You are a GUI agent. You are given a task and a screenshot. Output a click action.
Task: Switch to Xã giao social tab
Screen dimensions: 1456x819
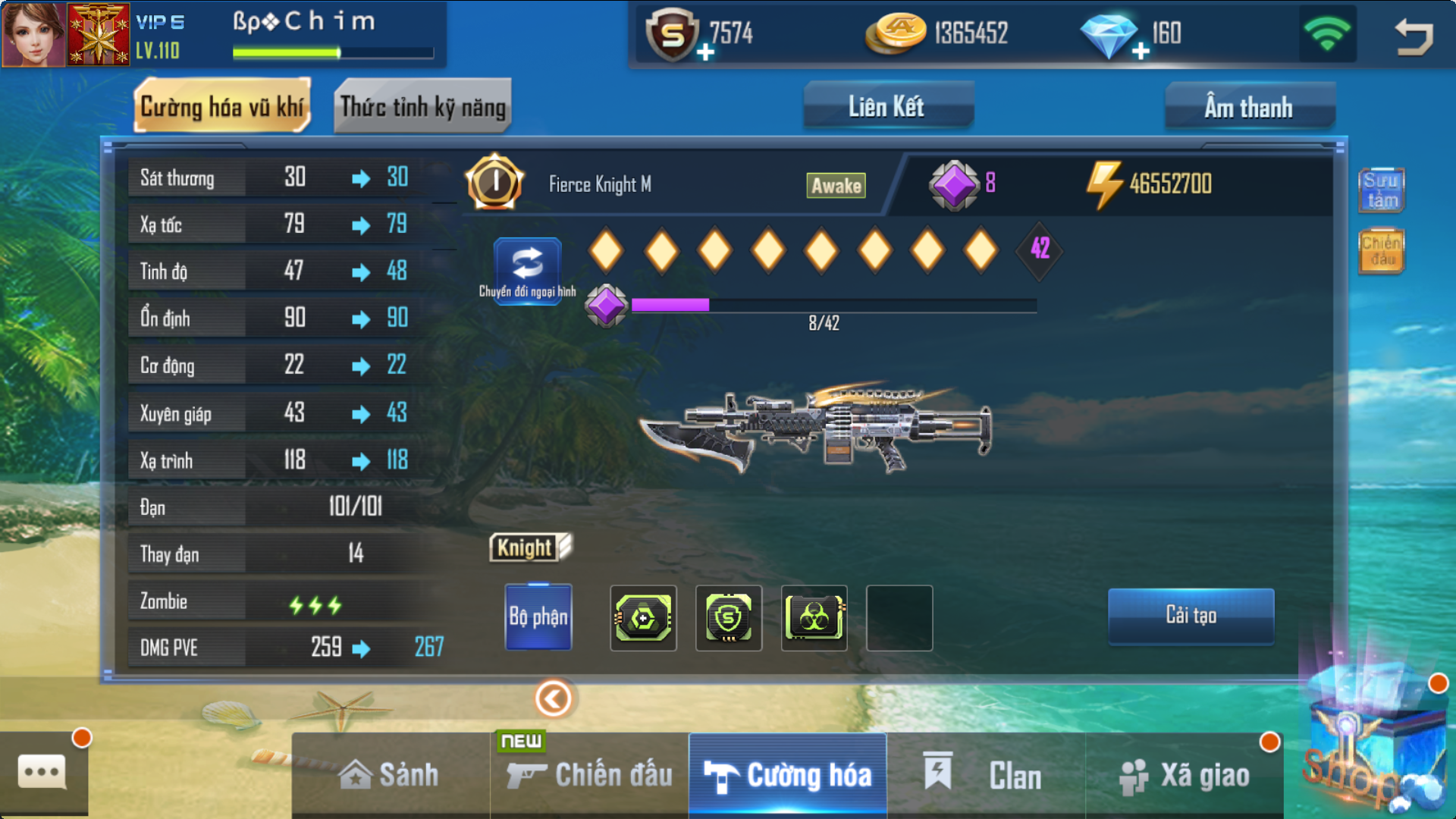click(1185, 775)
